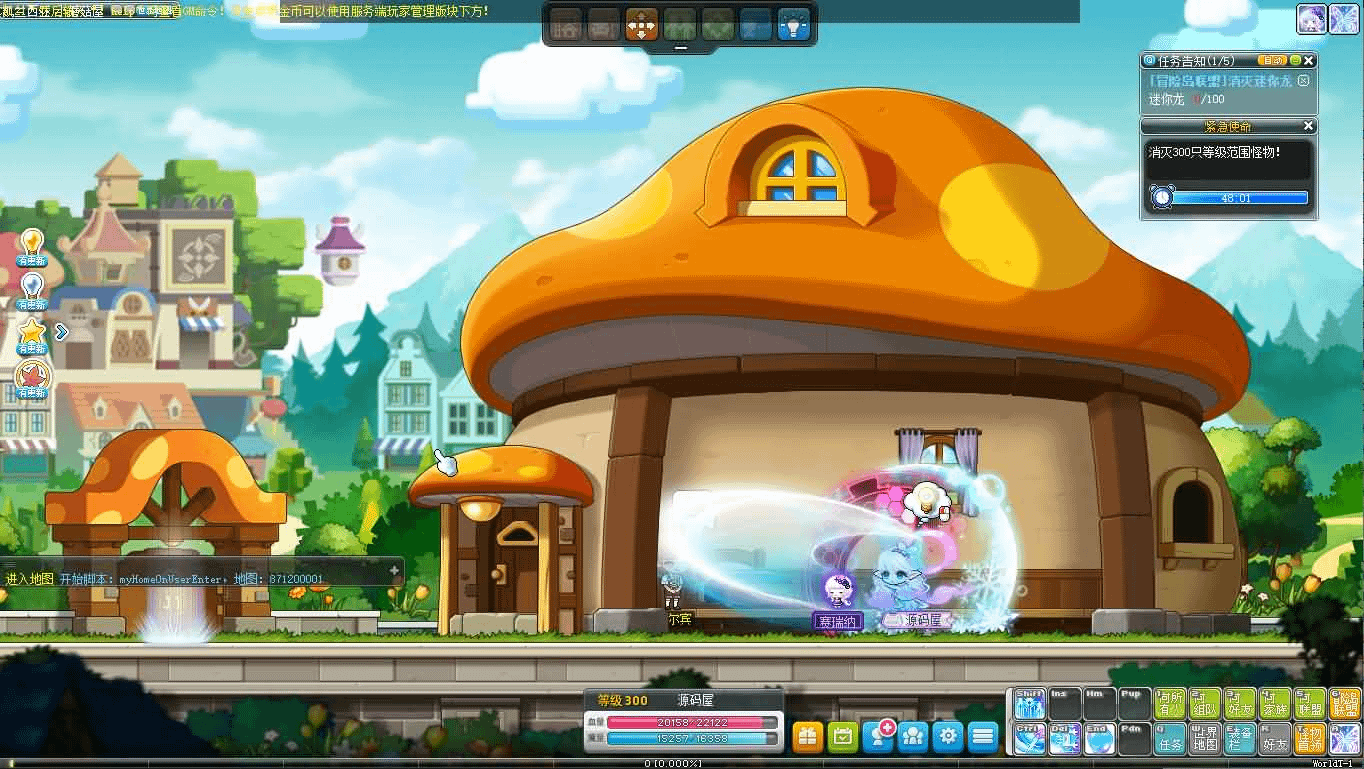Choose the 向家族 guild chat shortcut
The image size is (1364, 769).
1275,704
